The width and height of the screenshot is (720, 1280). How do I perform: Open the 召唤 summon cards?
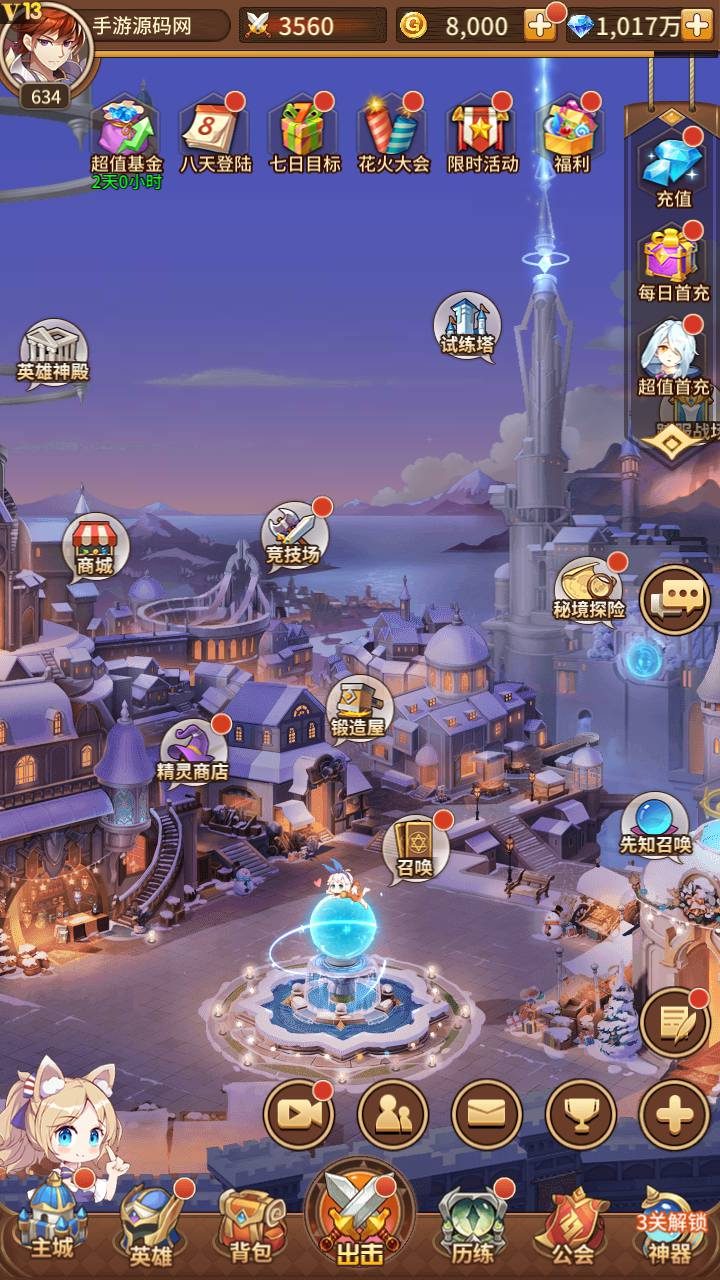tap(415, 847)
